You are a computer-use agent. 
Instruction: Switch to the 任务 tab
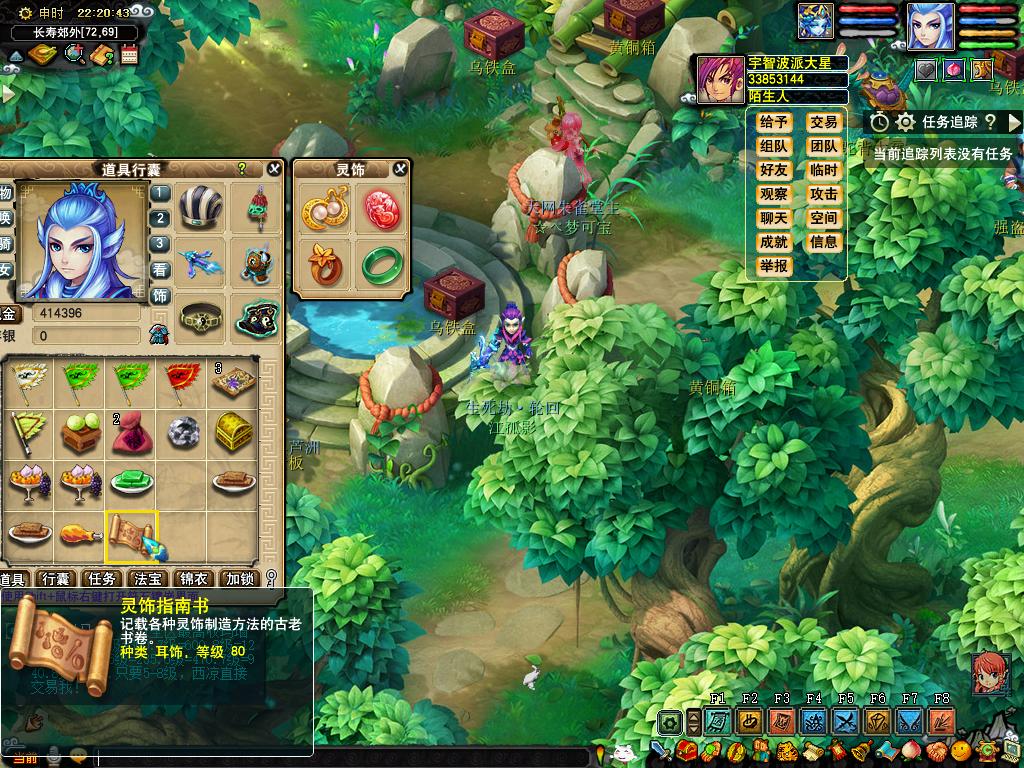101,579
